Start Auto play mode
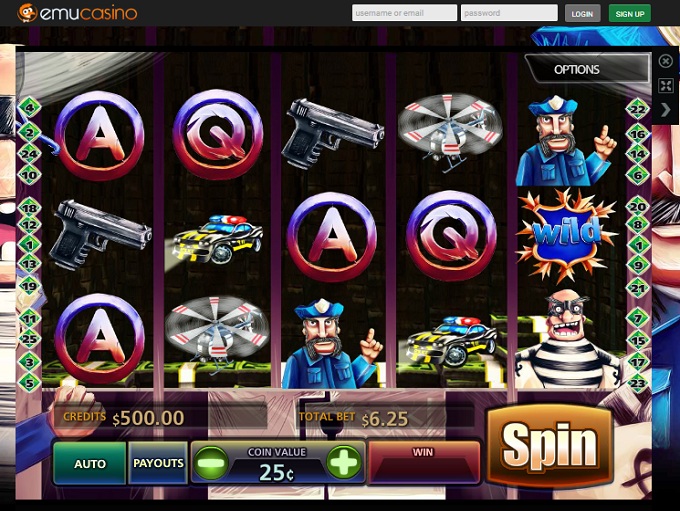 click(90, 464)
